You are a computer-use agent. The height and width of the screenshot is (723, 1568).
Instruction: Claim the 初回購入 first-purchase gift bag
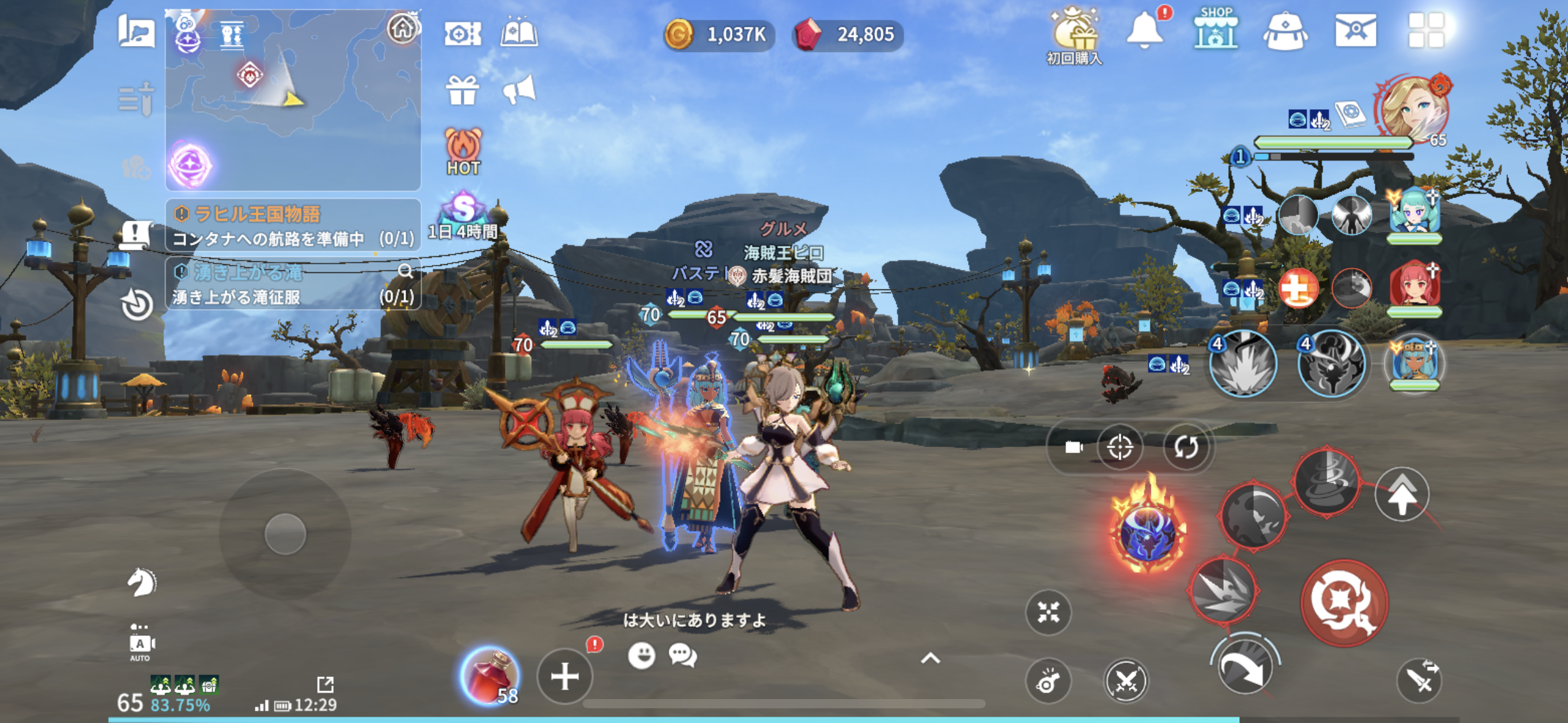click(1074, 34)
